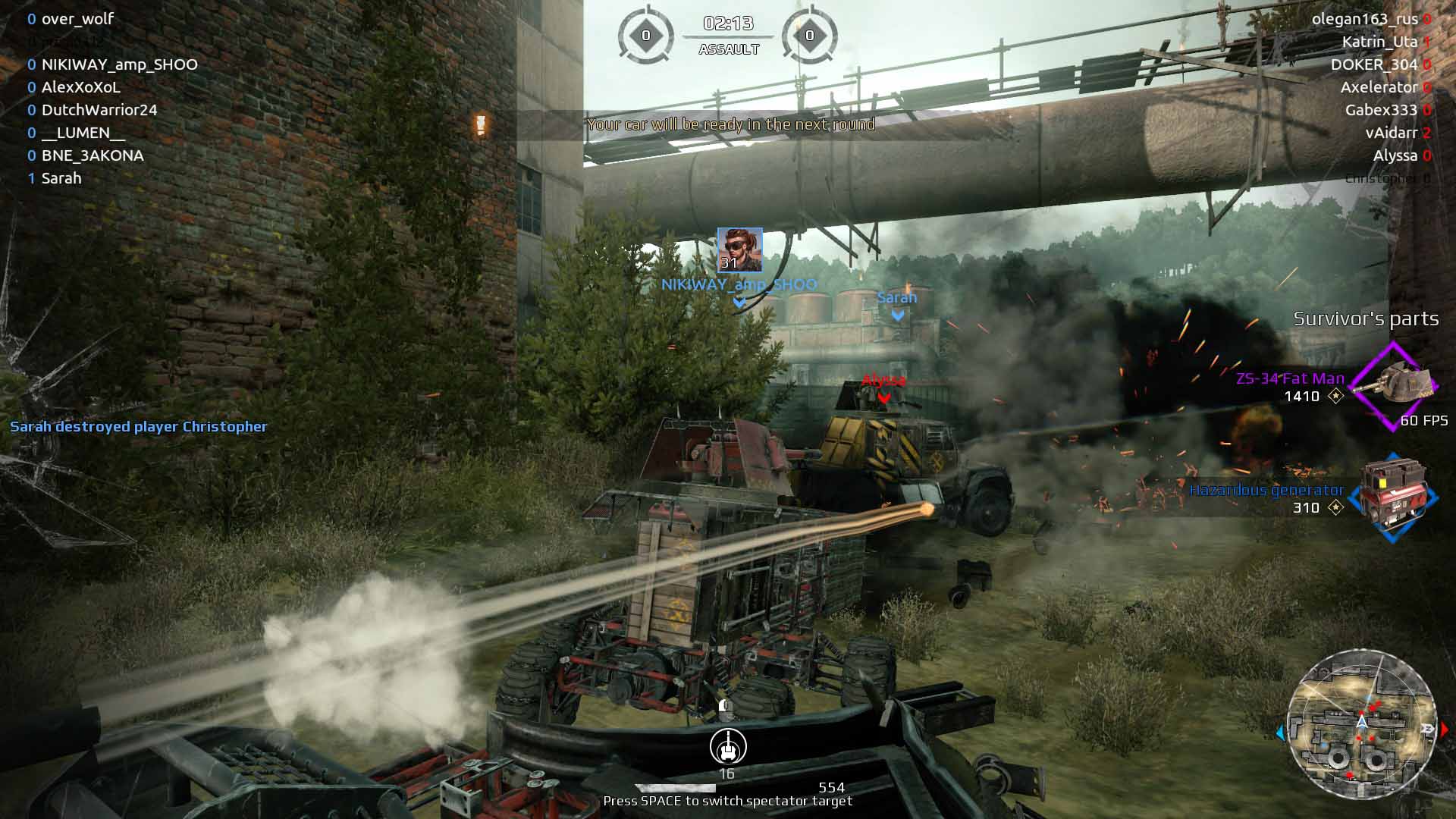
Task: Choose DutchWarrior24 from the team roster
Action: click(x=99, y=110)
